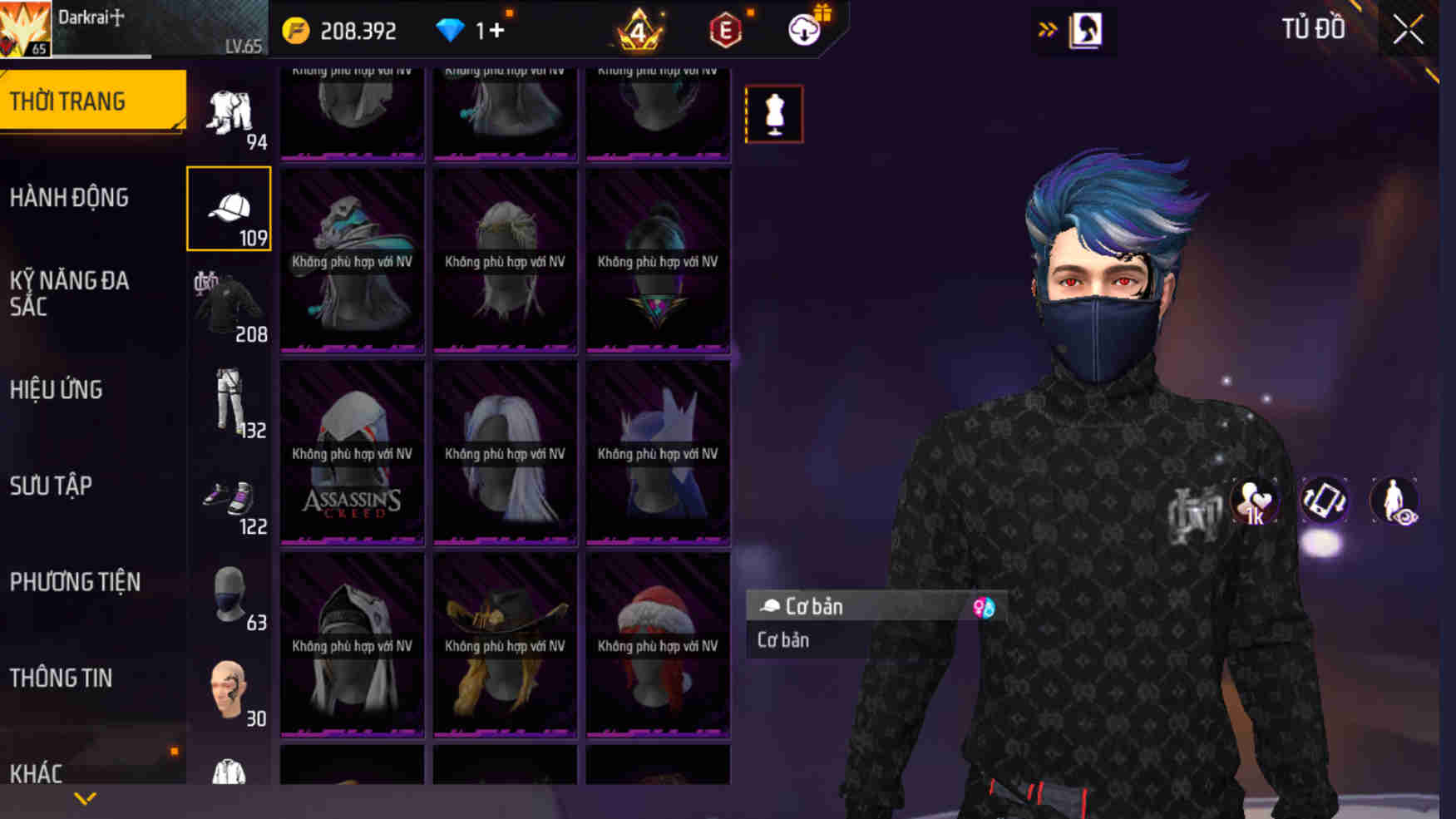This screenshot has height=819, width=1456.
Task: Toggle the gender filter on the Cơ bản row
Action: [982, 607]
